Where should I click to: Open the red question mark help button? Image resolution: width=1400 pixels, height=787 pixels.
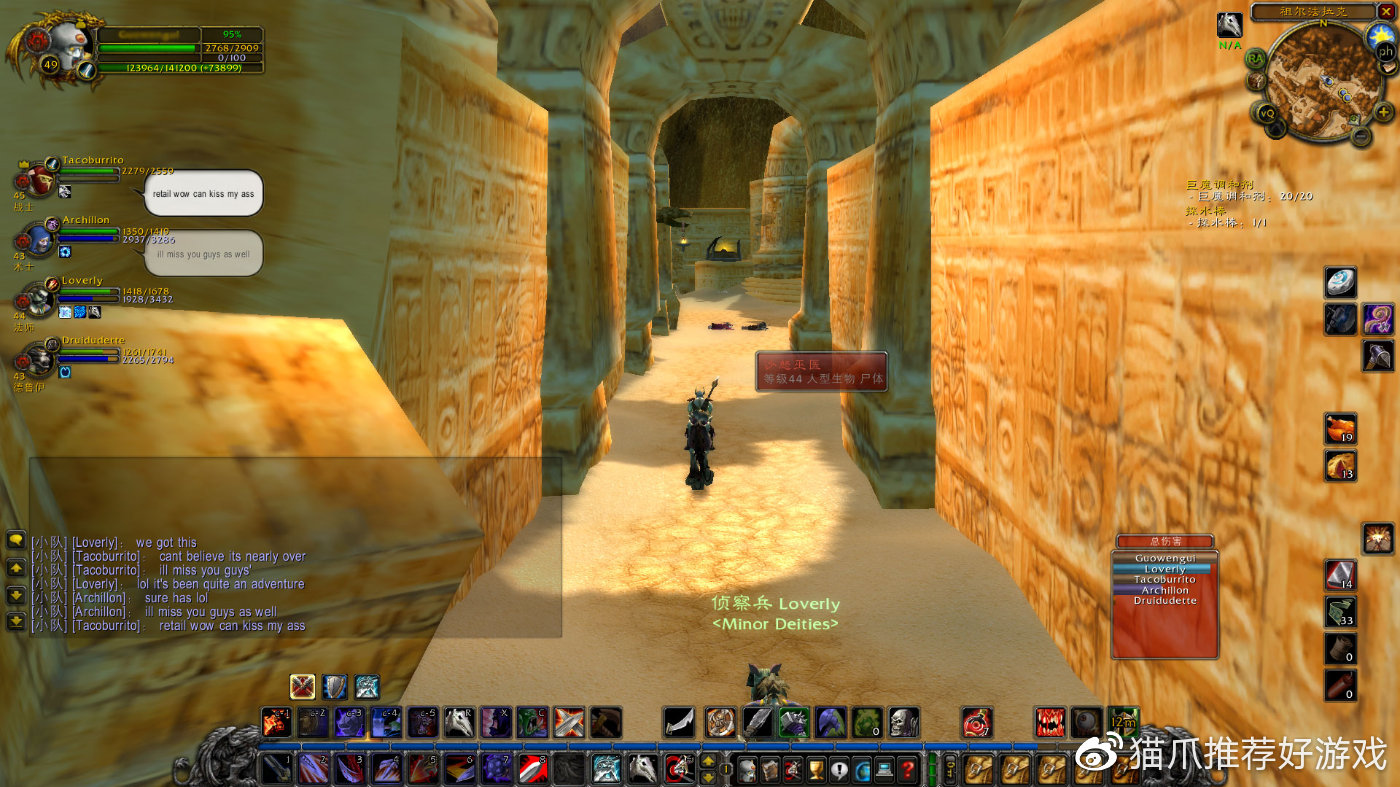point(907,769)
